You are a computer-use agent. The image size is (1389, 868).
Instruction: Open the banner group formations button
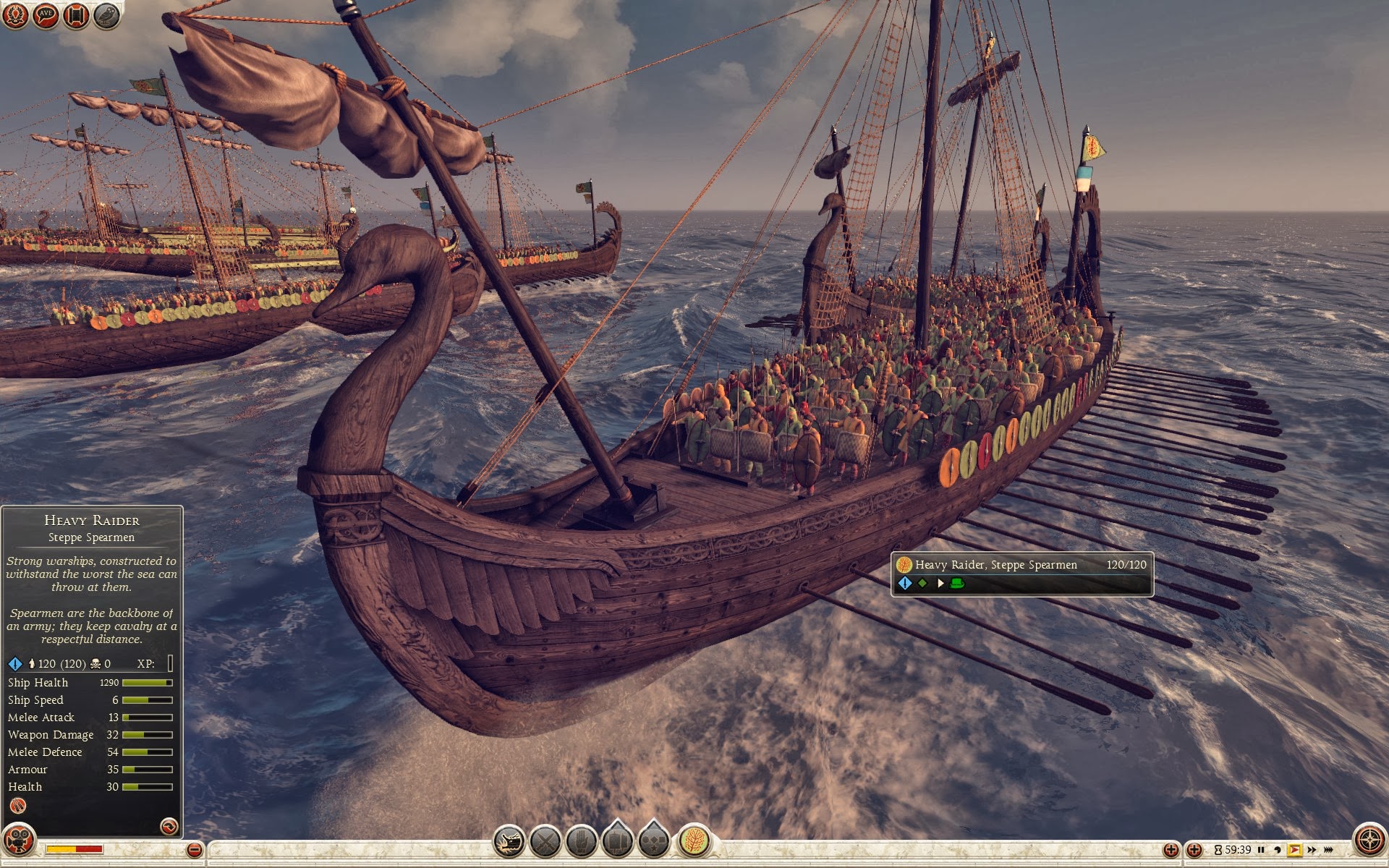pos(618,841)
